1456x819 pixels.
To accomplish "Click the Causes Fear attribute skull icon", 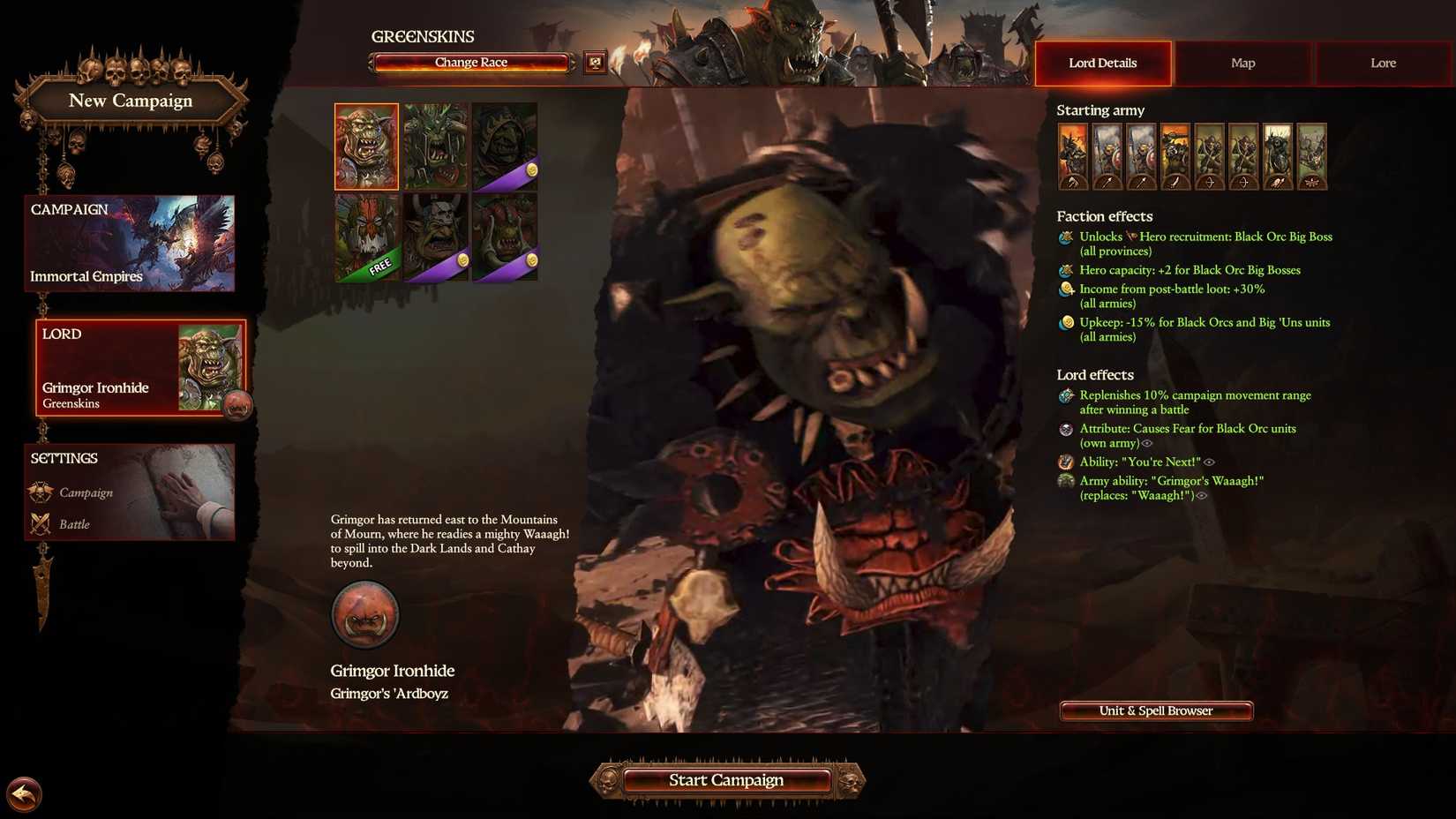I will click(1065, 430).
